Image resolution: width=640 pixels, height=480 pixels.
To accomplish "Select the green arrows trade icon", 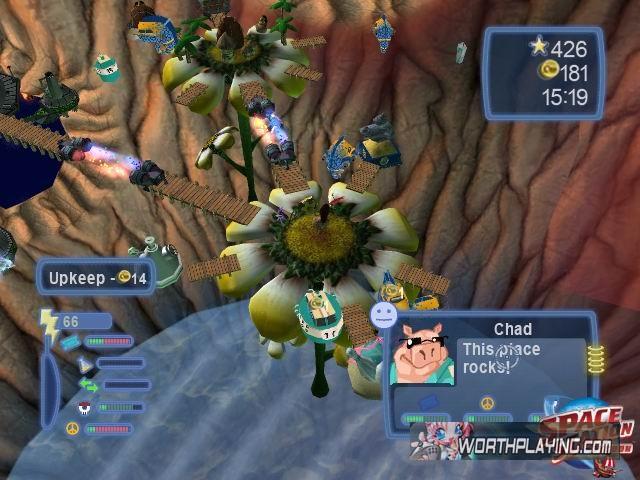I will [86, 385].
